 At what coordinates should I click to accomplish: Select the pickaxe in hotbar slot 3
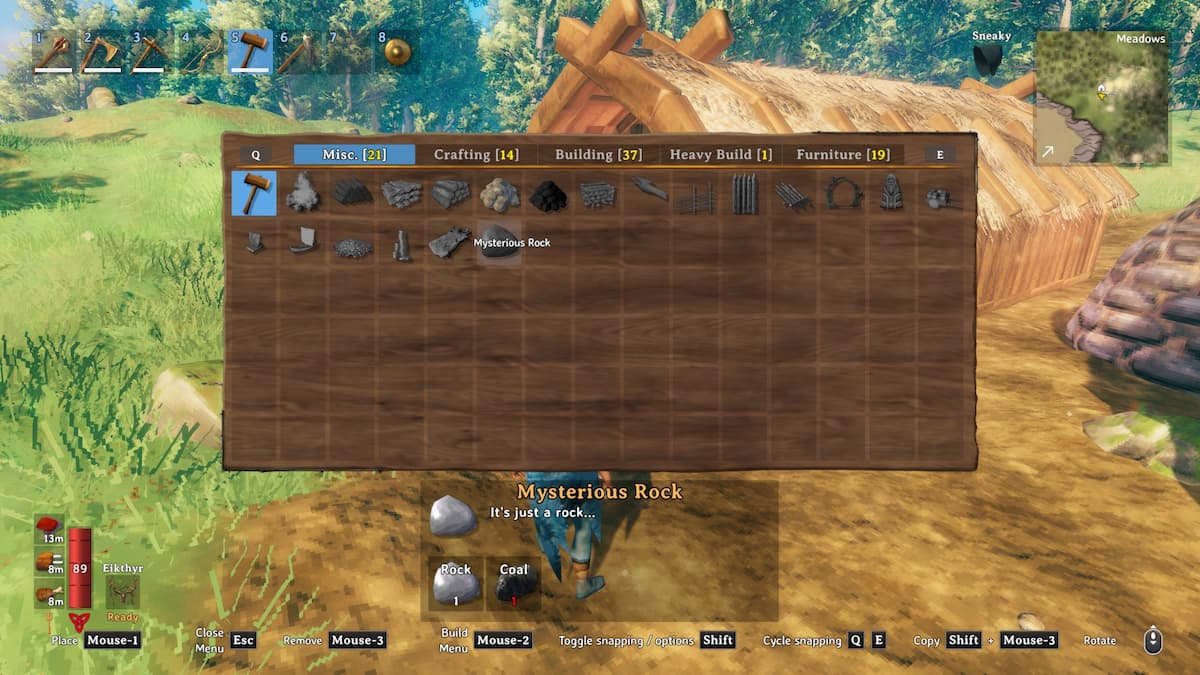152,52
